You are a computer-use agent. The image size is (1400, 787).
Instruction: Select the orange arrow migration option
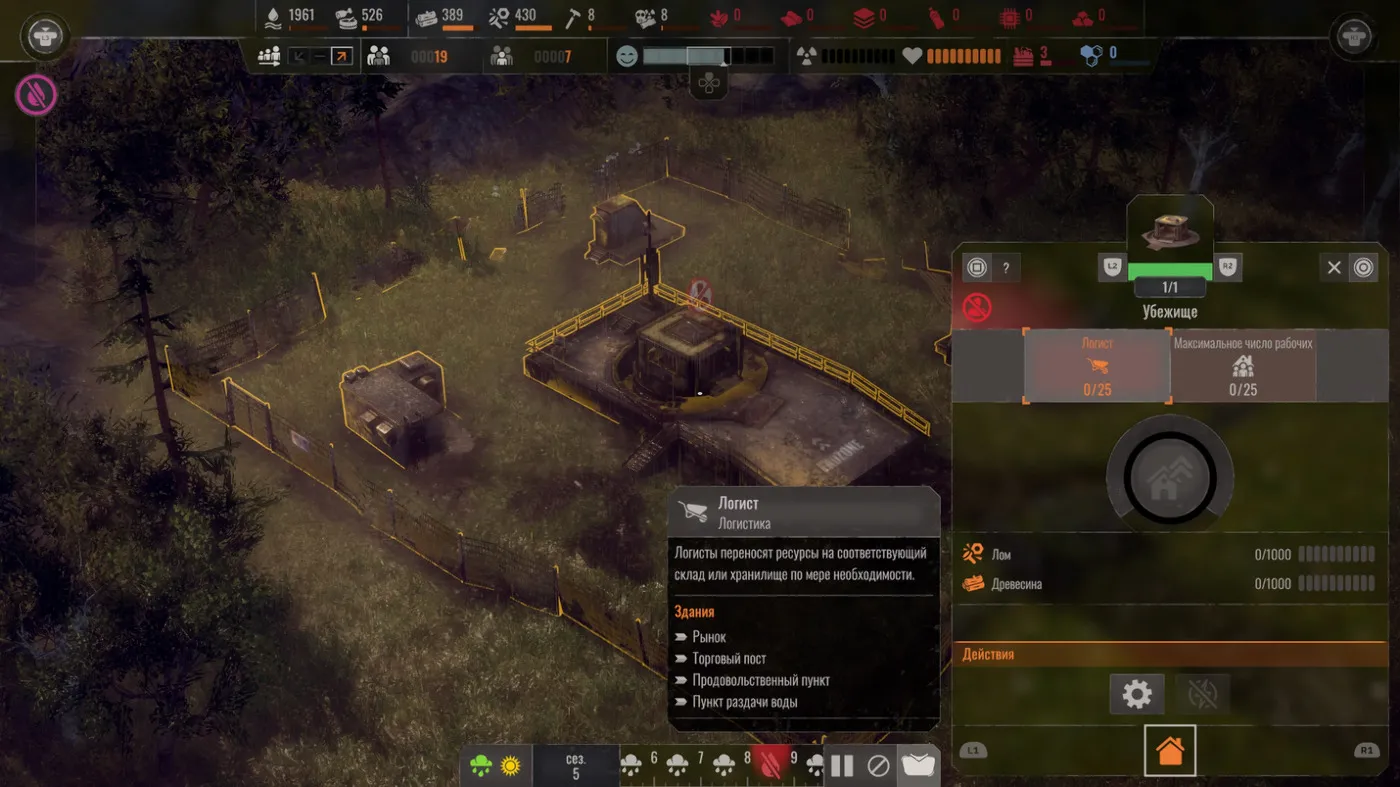point(342,56)
